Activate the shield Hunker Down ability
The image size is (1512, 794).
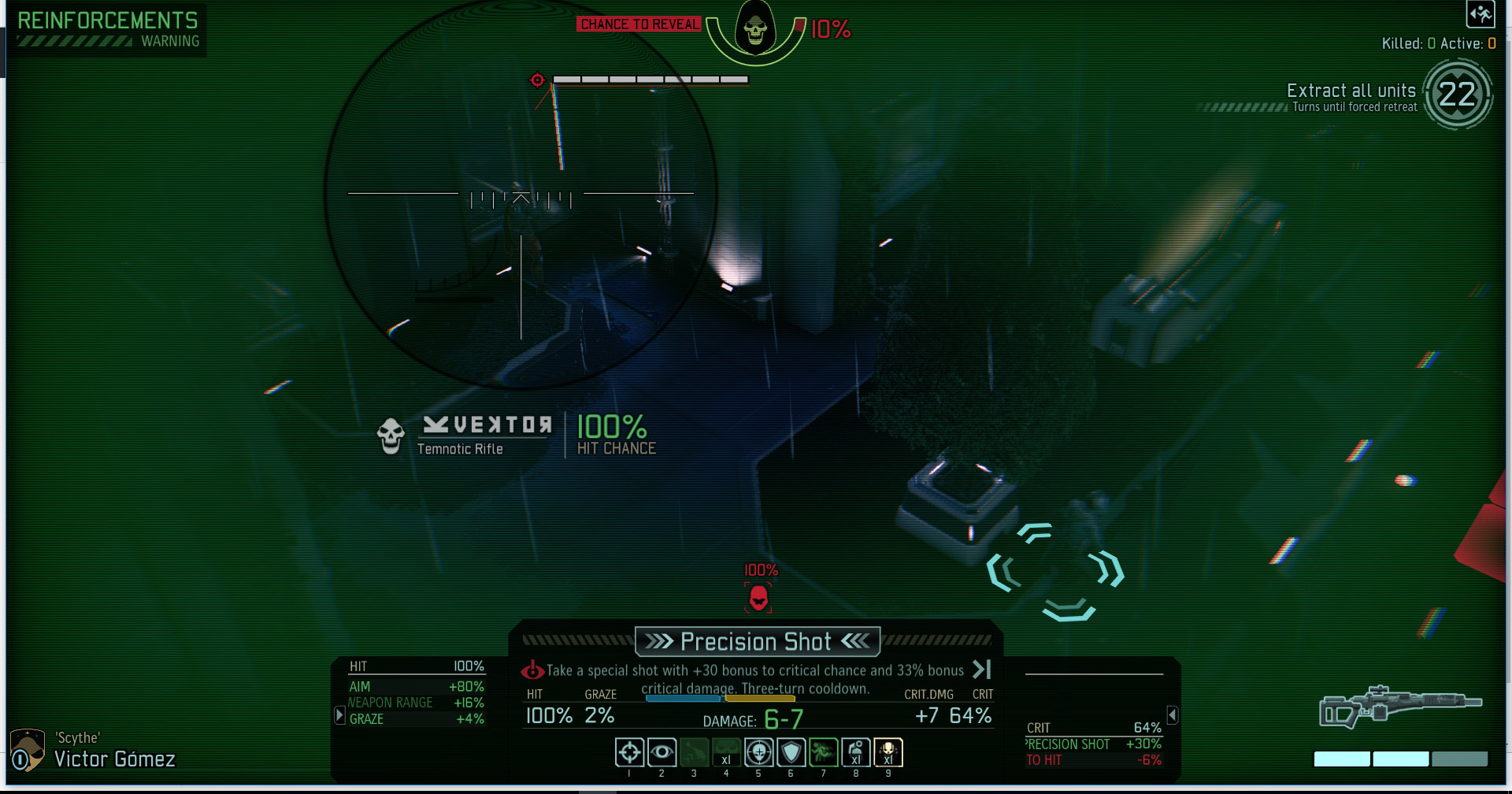(791, 752)
